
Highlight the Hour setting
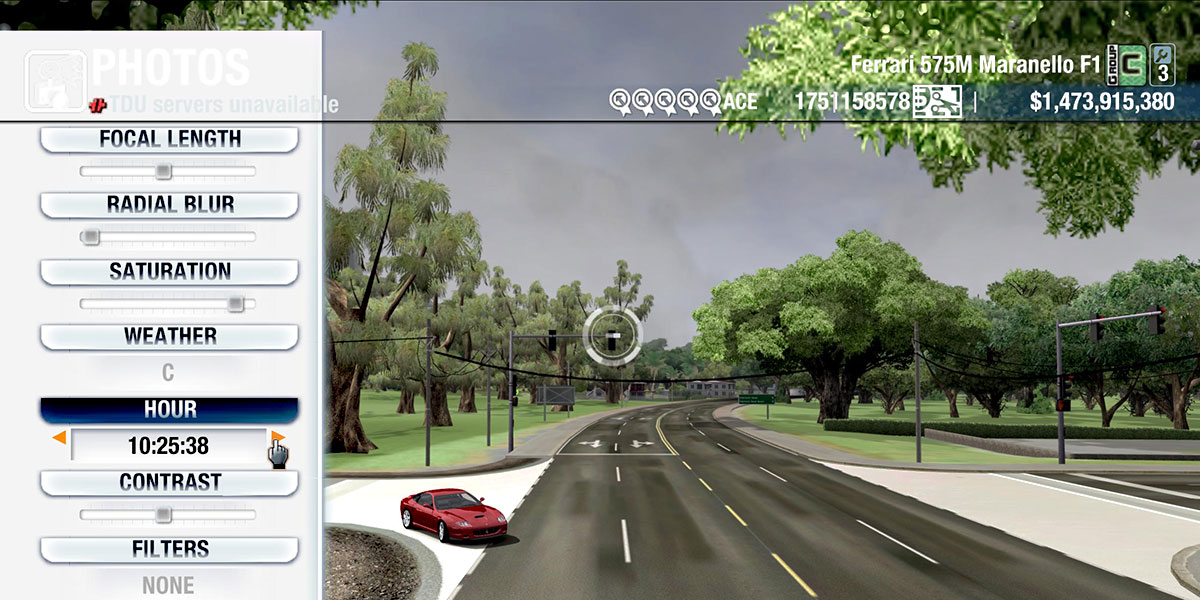169,410
